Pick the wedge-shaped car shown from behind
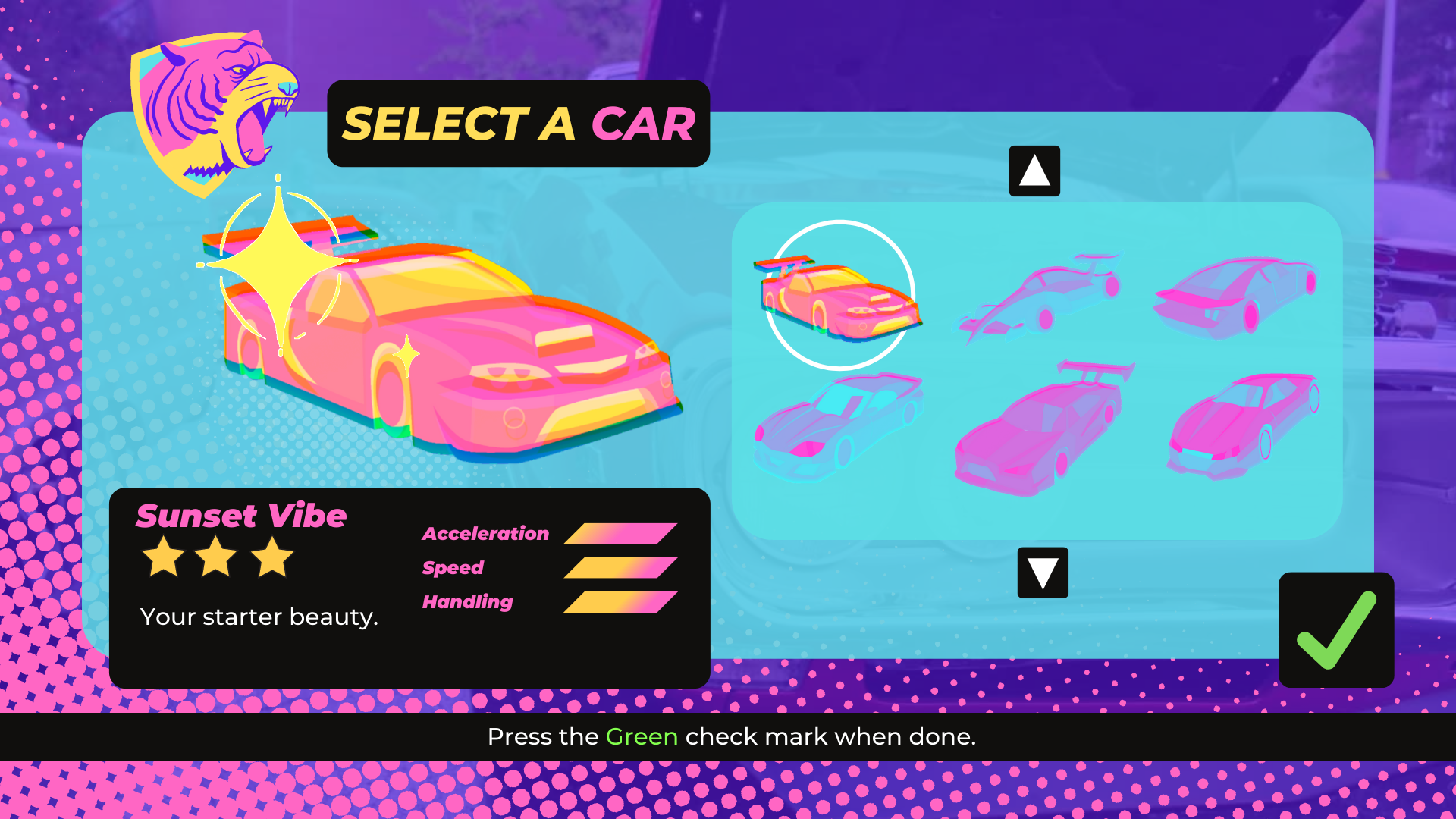 1236,296
